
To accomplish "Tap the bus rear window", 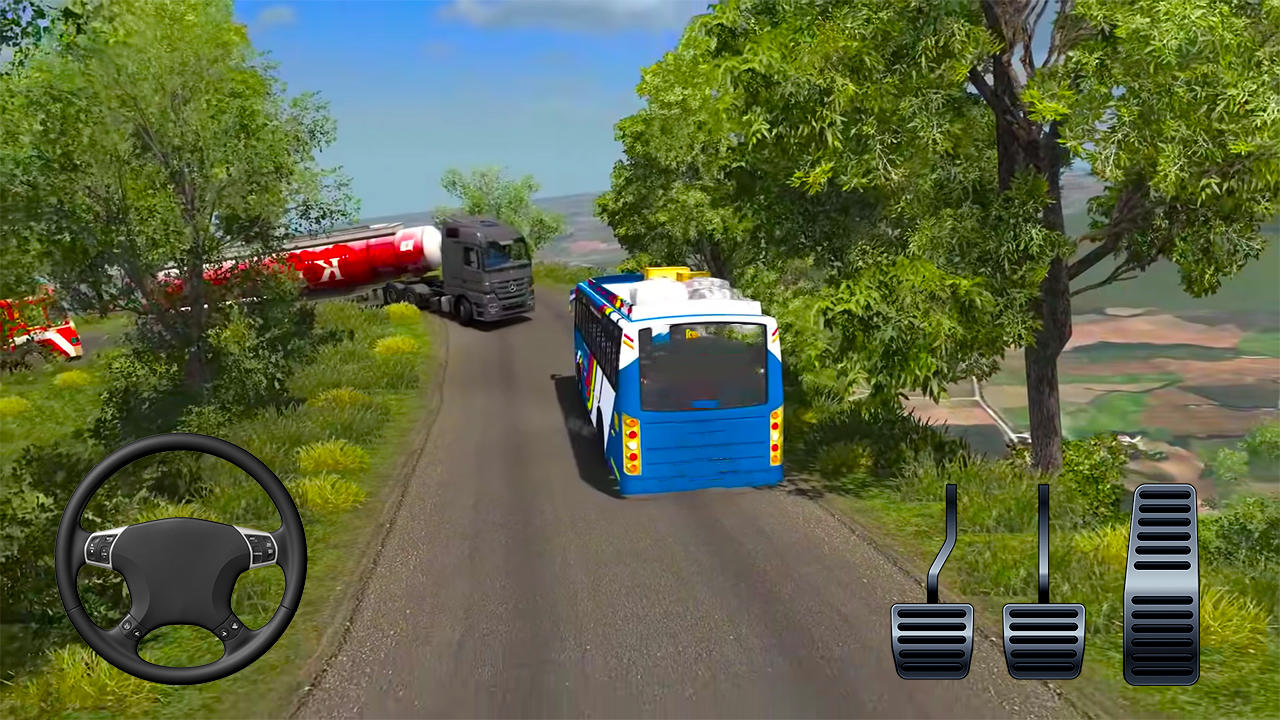I will click(700, 365).
